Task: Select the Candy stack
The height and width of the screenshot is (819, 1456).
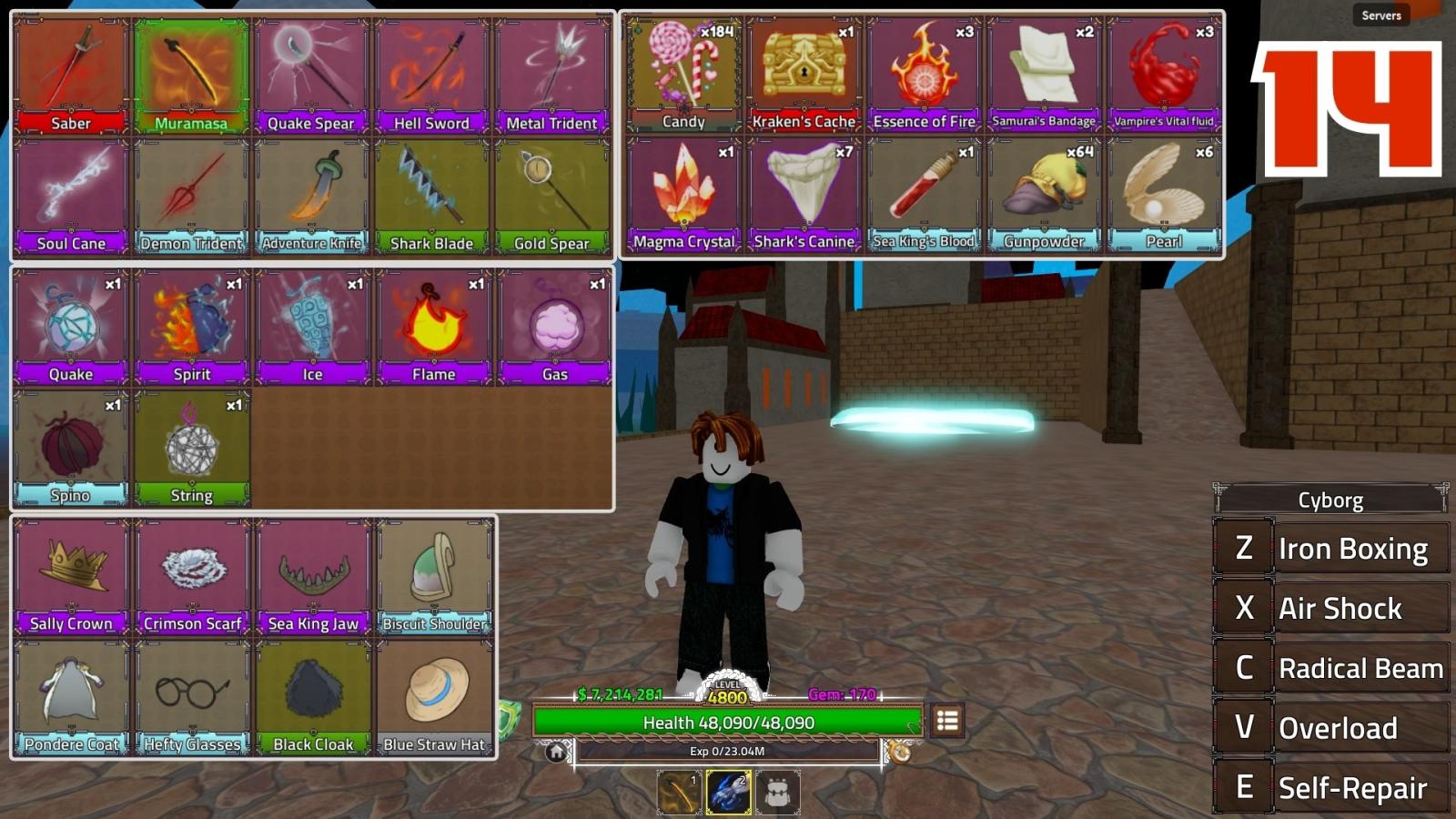Action: click(x=683, y=75)
